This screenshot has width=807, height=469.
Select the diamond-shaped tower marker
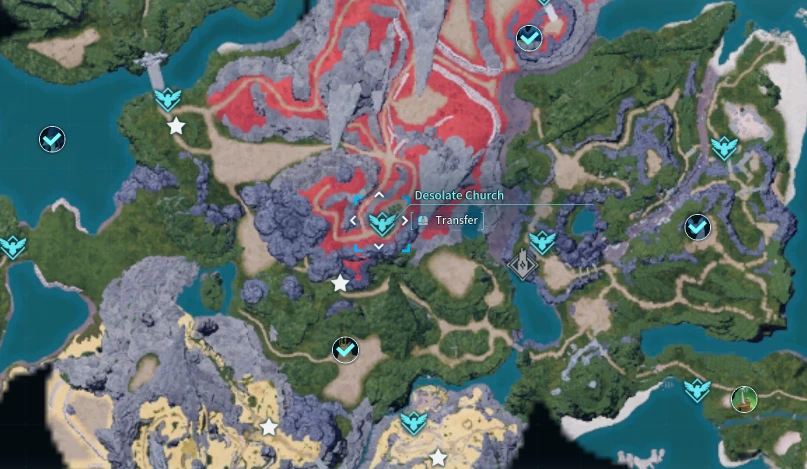pos(521,265)
